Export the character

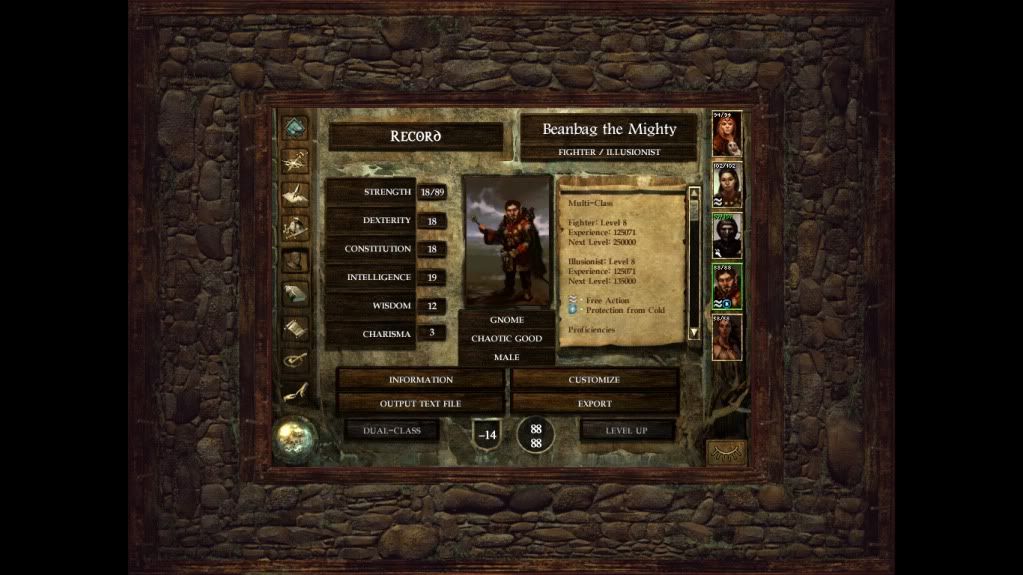(594, 403)
